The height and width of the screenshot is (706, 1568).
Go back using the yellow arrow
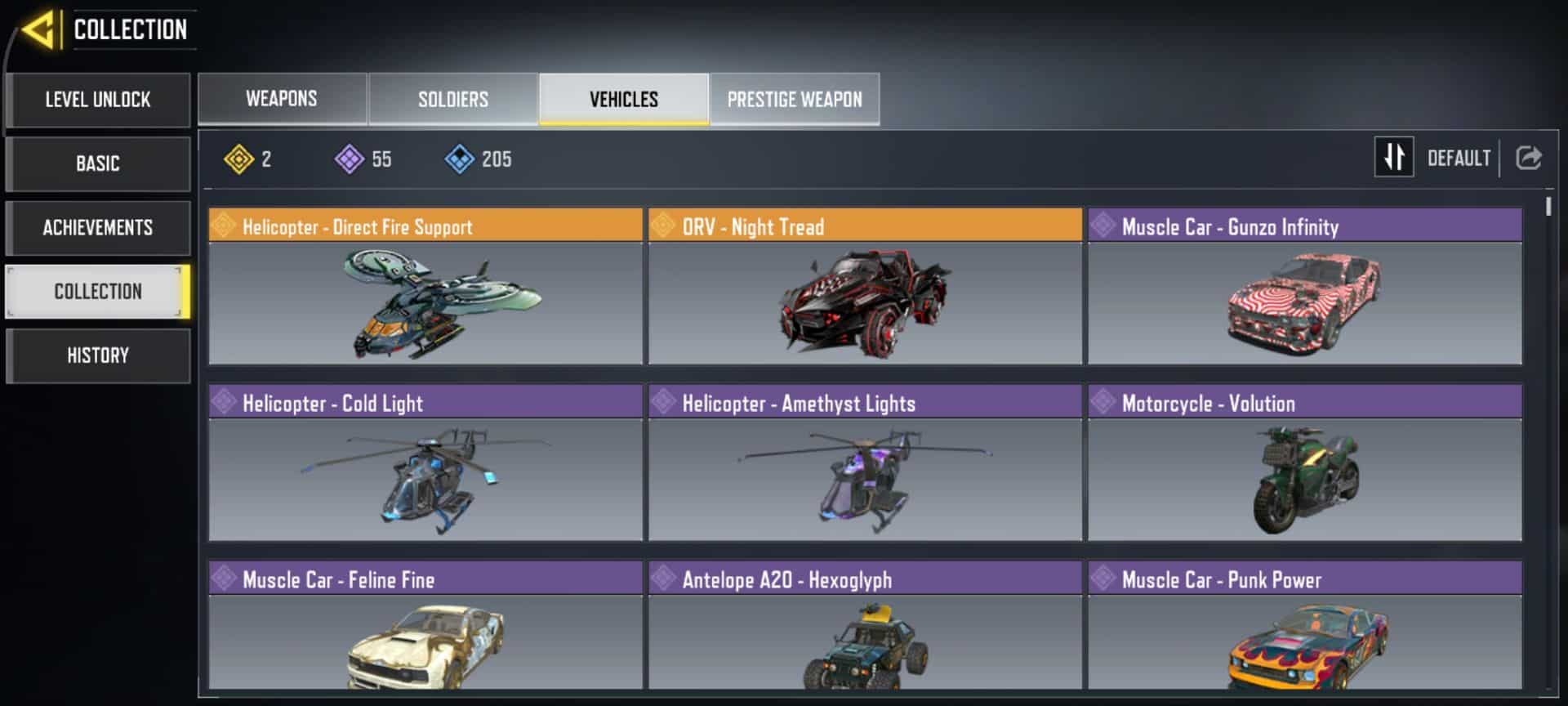pos(38,30)
